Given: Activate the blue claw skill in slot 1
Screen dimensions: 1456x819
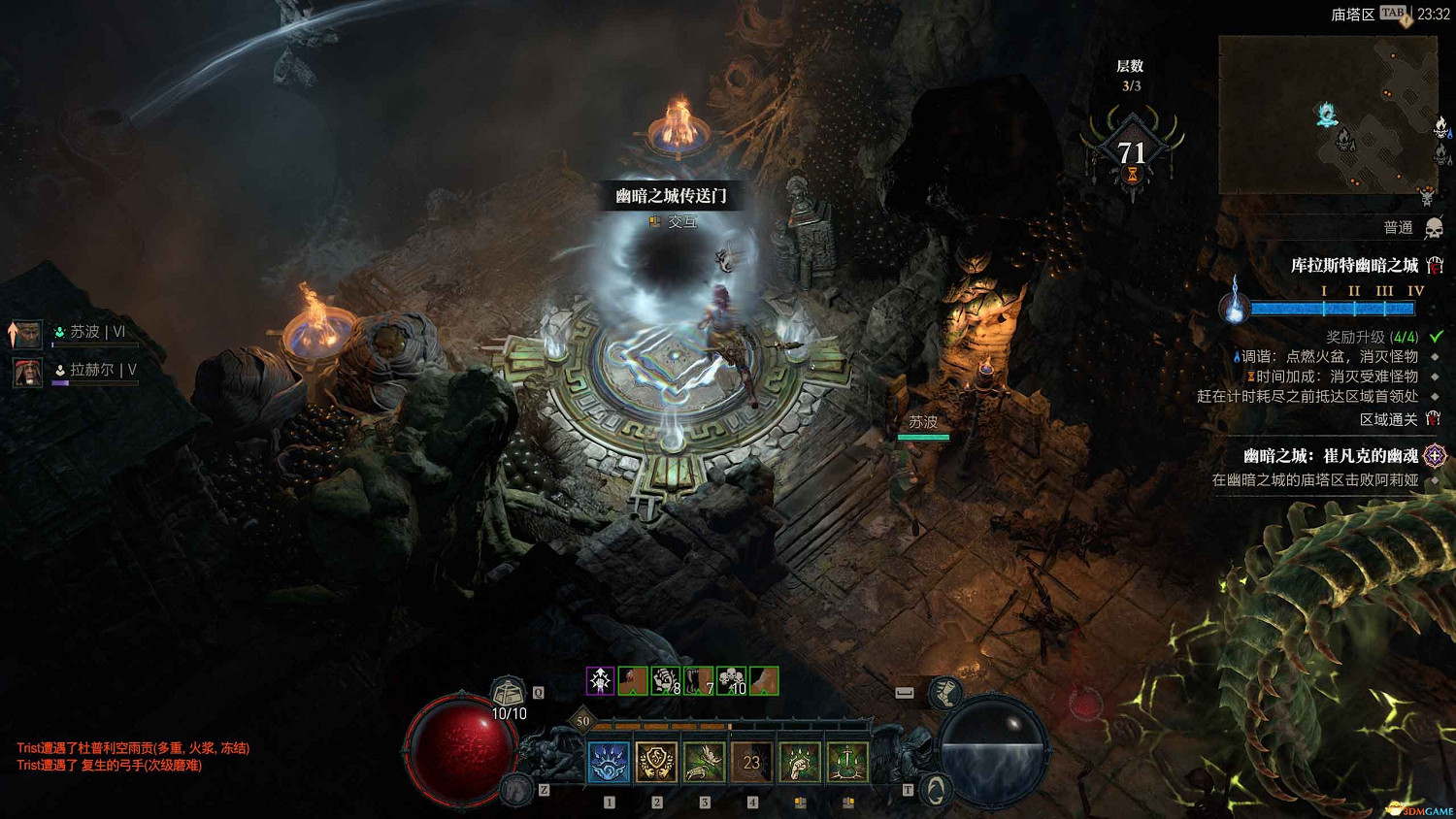Looking at the screenshot, I should point(609,762).
